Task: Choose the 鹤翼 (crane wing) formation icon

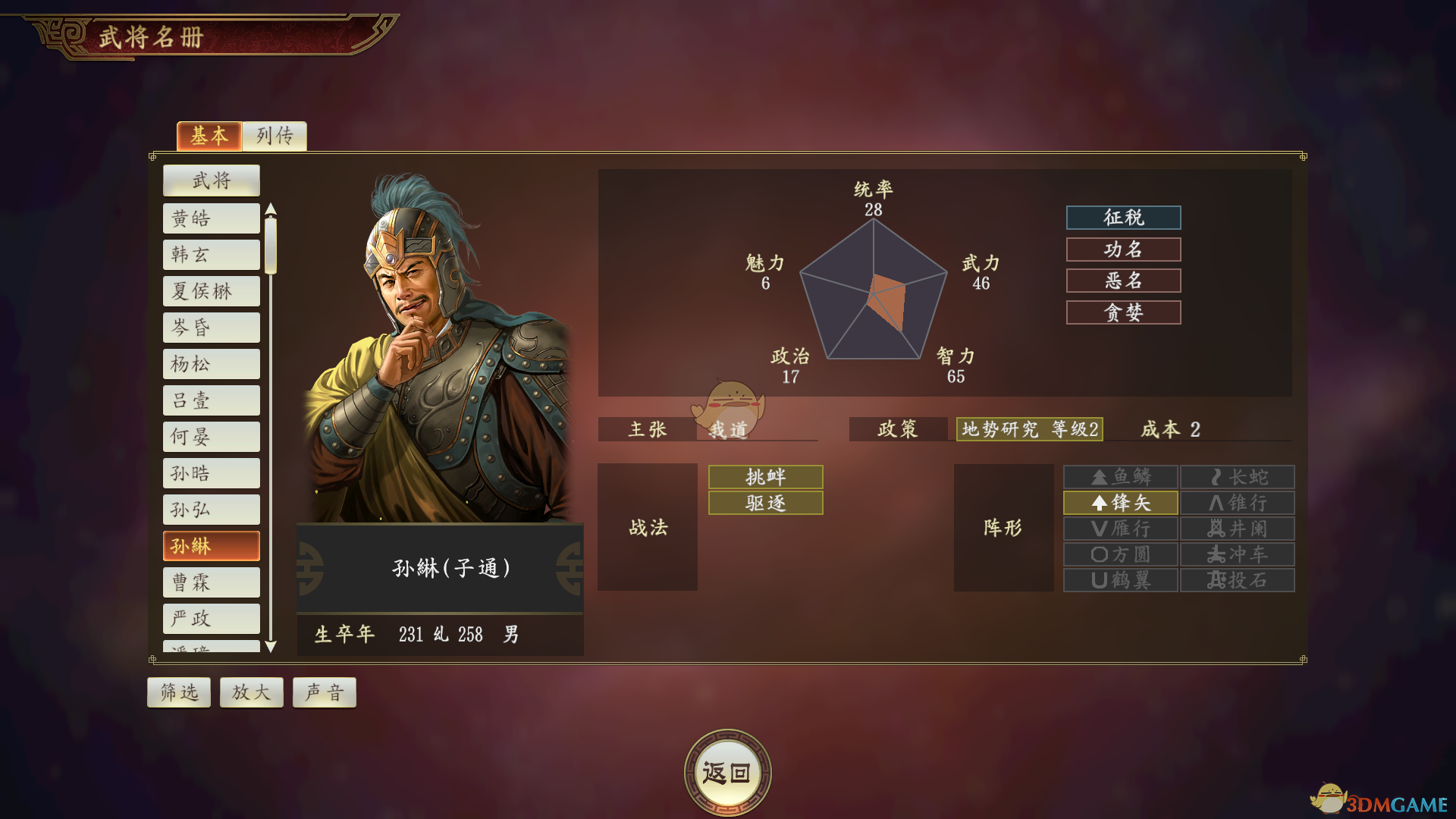Action: tap(1120, 580)
